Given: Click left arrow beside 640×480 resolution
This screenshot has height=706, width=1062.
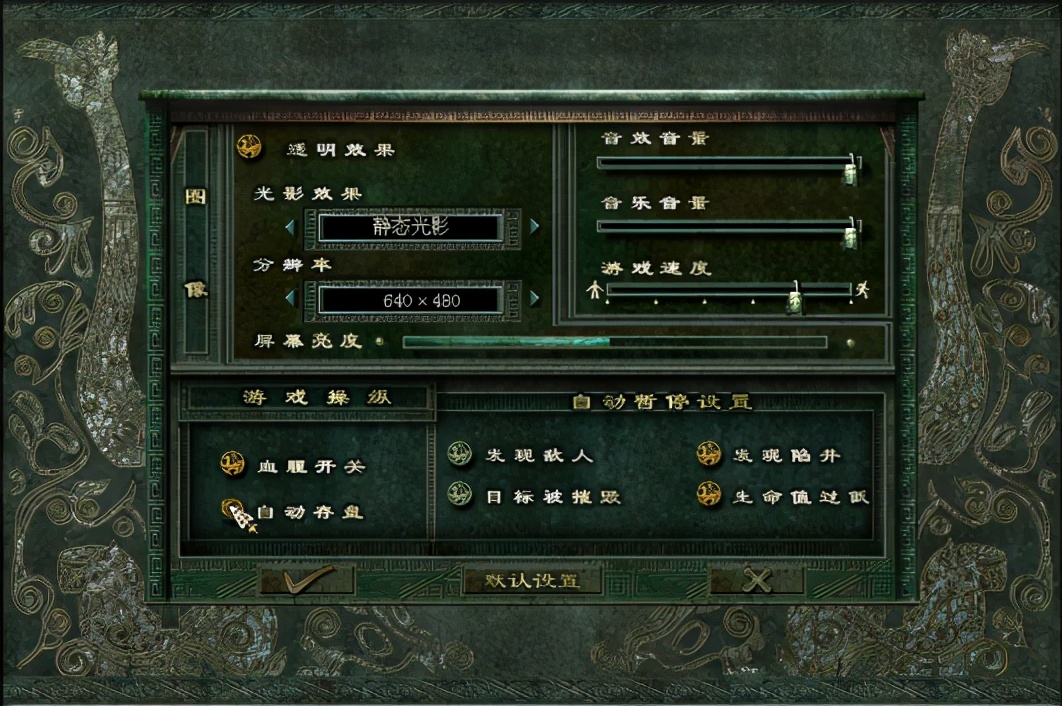Looking at the screenshot, I should pyautogui.click(x=290, y=298).
